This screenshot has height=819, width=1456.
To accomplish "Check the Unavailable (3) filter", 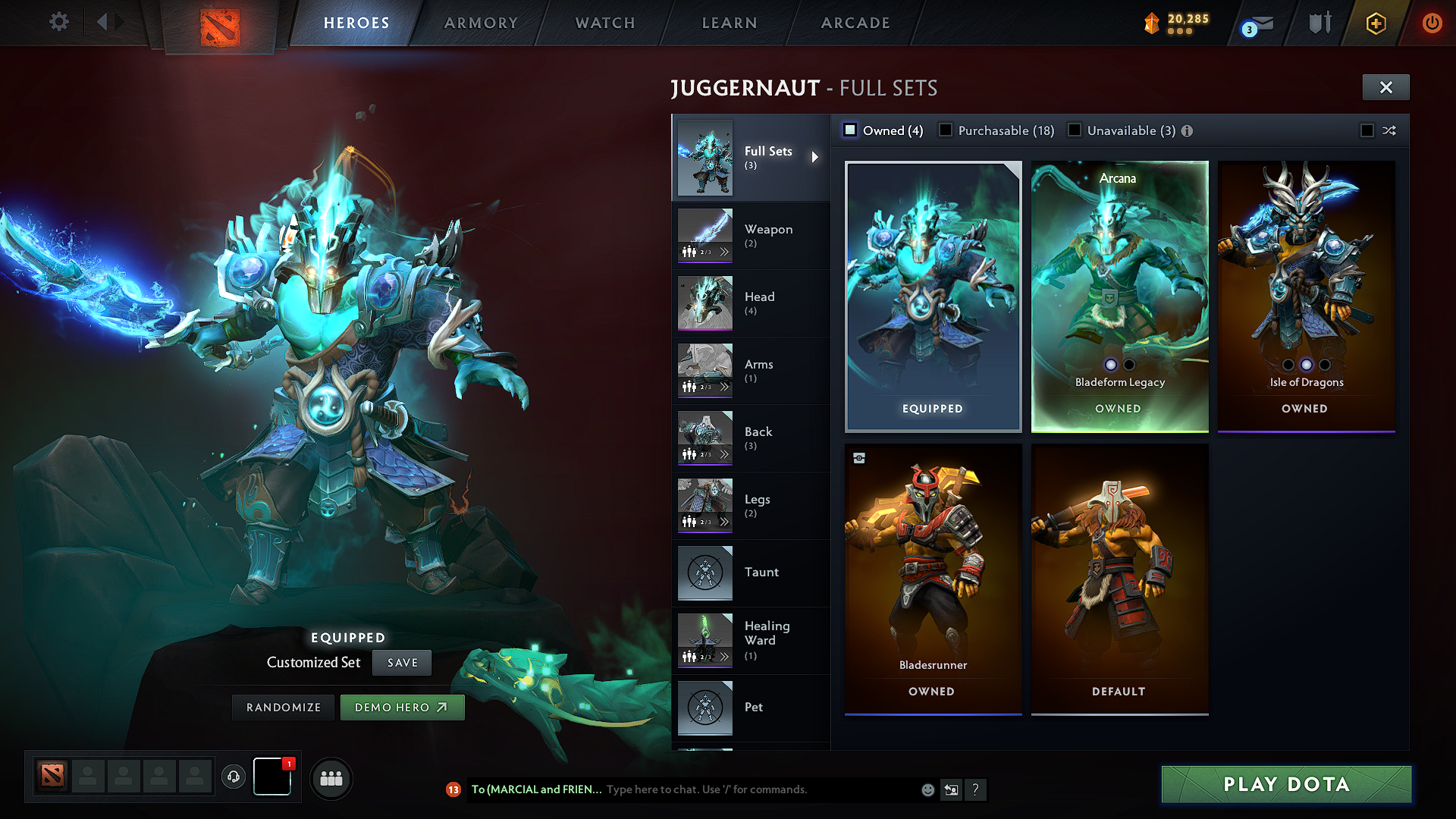I will (1075, 130).
